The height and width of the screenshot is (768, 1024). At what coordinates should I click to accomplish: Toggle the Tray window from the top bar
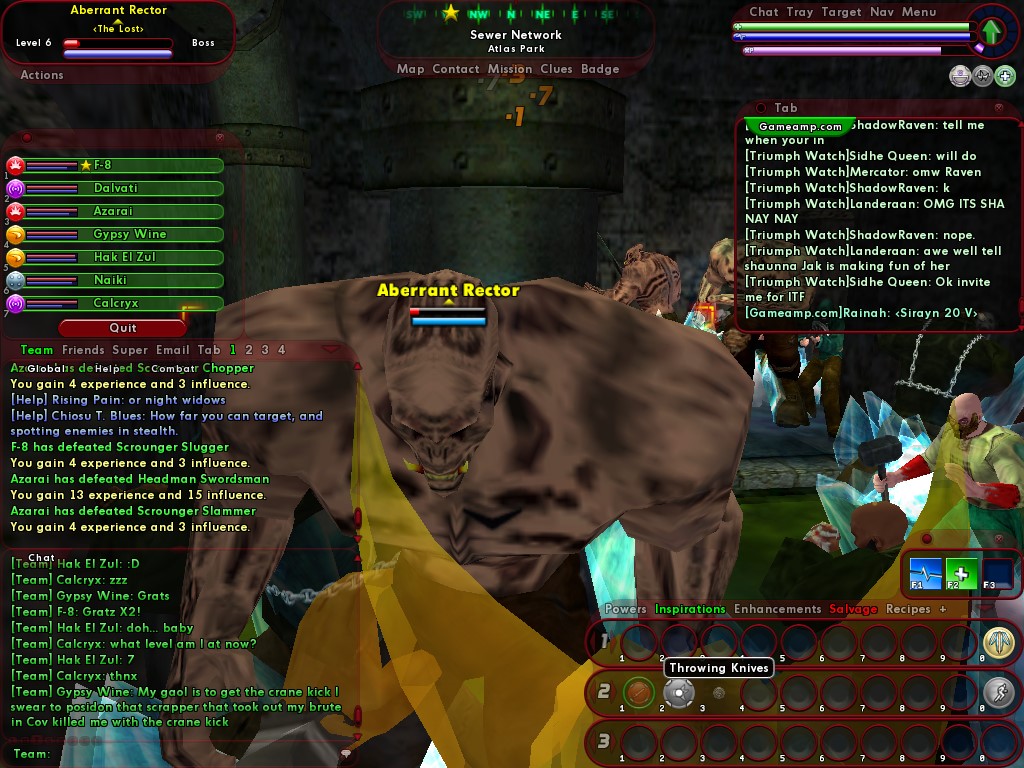799,12
